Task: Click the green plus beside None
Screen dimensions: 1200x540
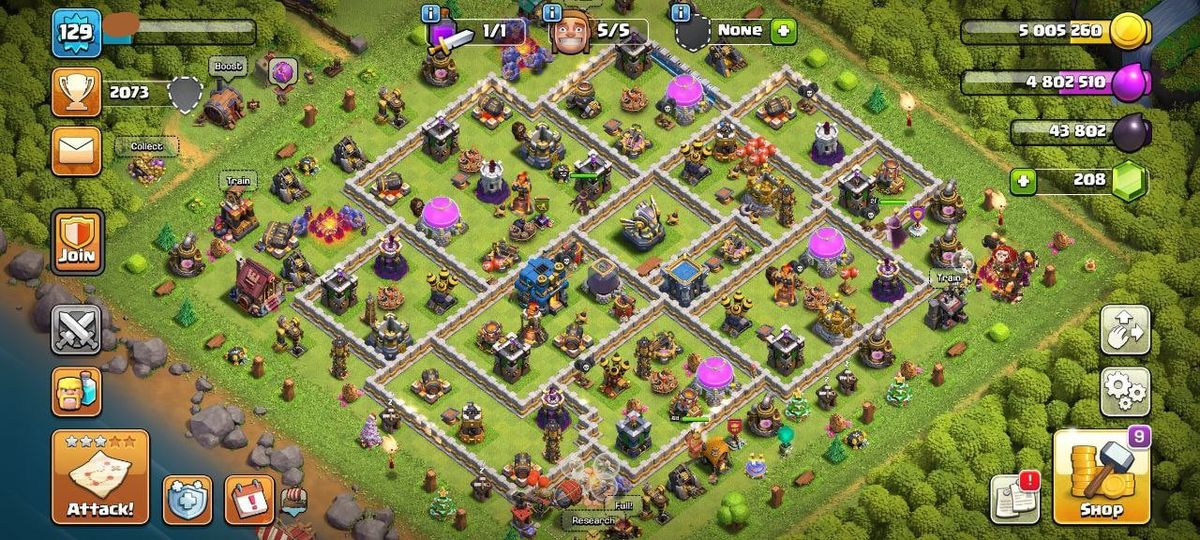Action: (782, 31)
